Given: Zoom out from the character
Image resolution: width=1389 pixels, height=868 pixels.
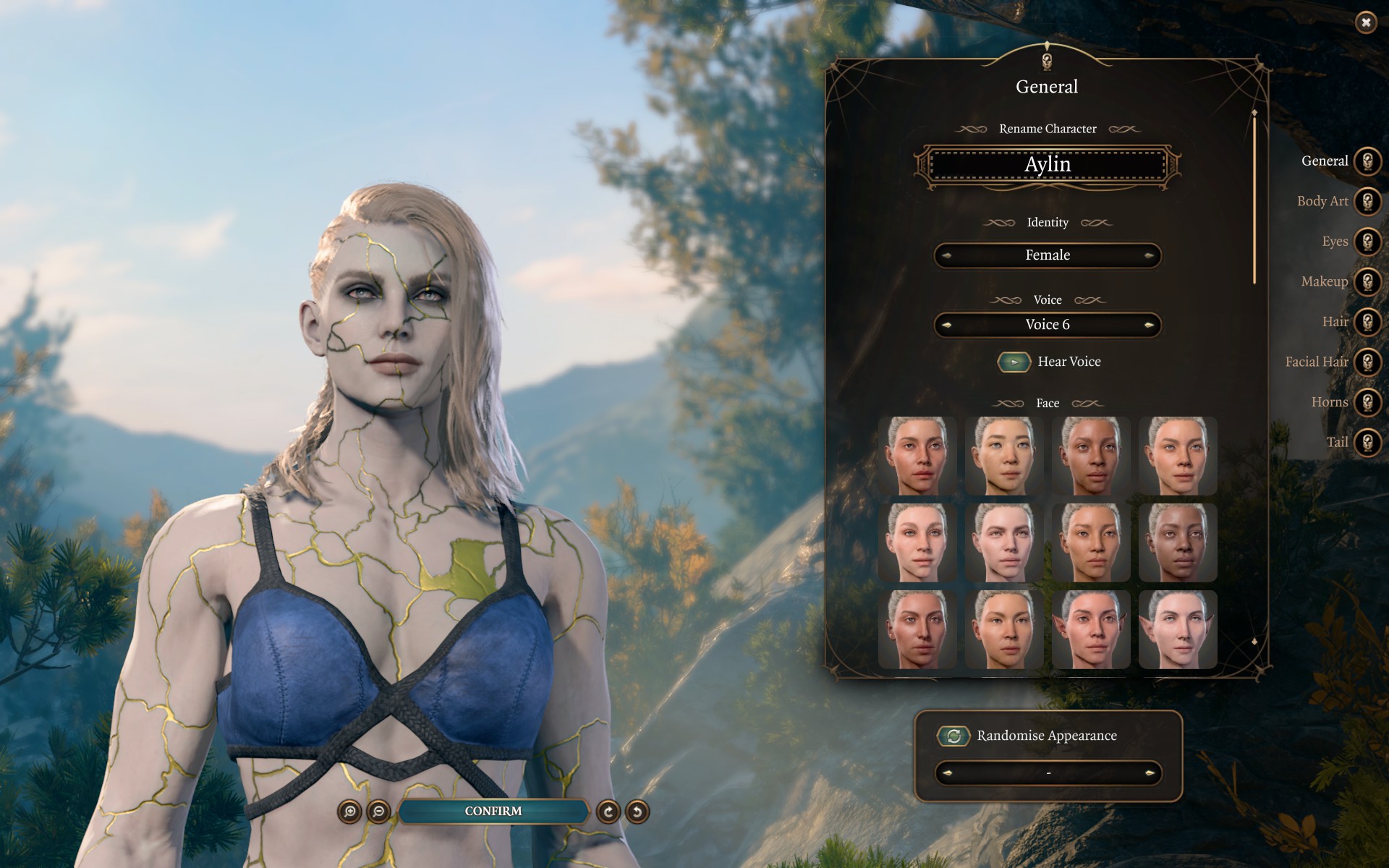Looking at the screenshot, I should point(378,812).
